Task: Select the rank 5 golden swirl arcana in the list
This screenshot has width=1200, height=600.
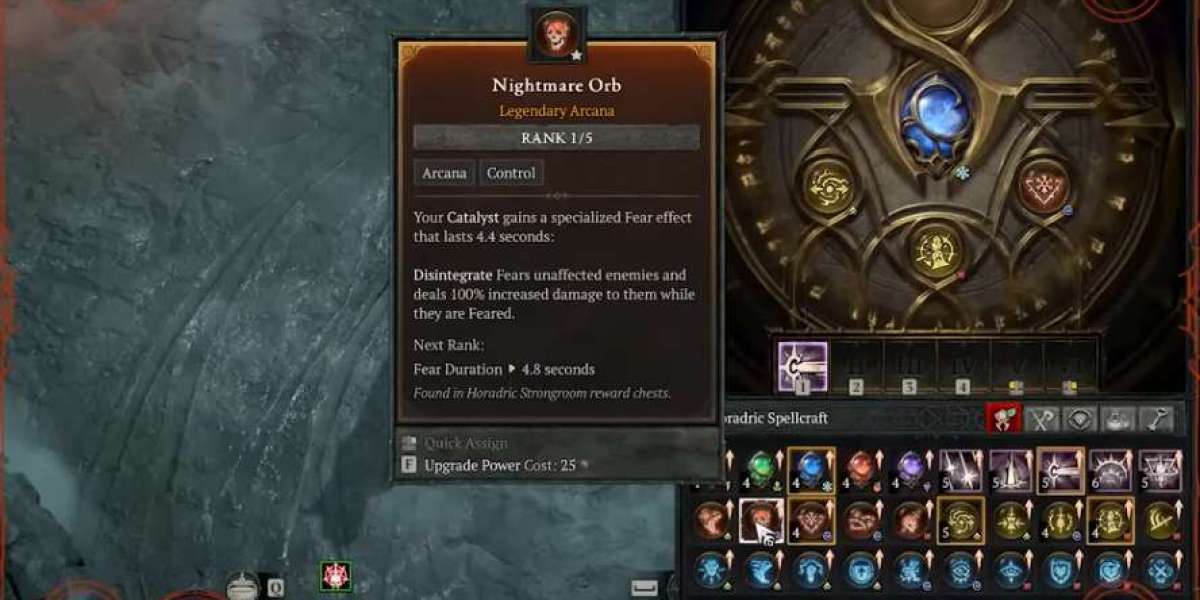Action: coord(960,520)
